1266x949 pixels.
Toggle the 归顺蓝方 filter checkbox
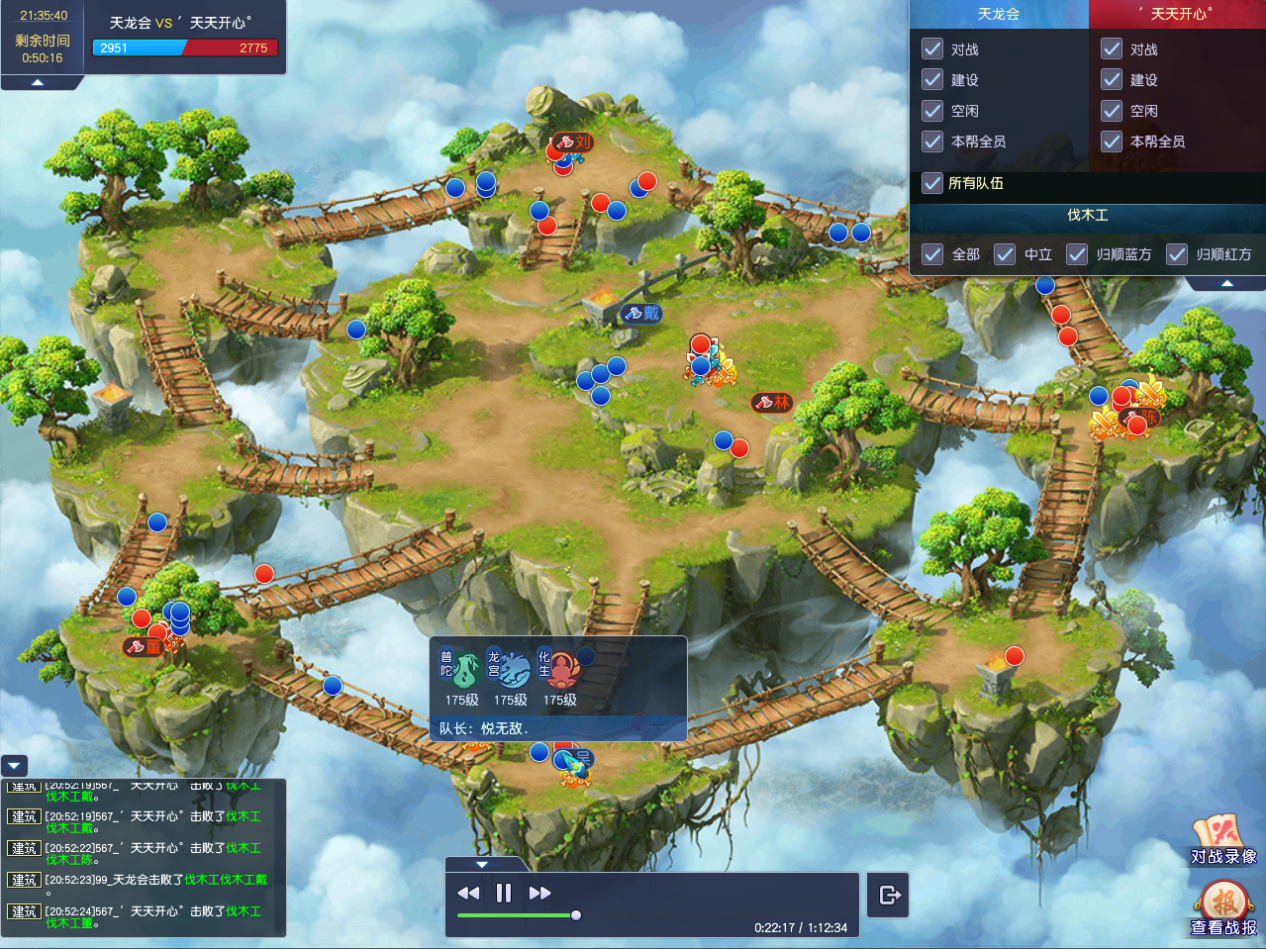pos(1077,254)
